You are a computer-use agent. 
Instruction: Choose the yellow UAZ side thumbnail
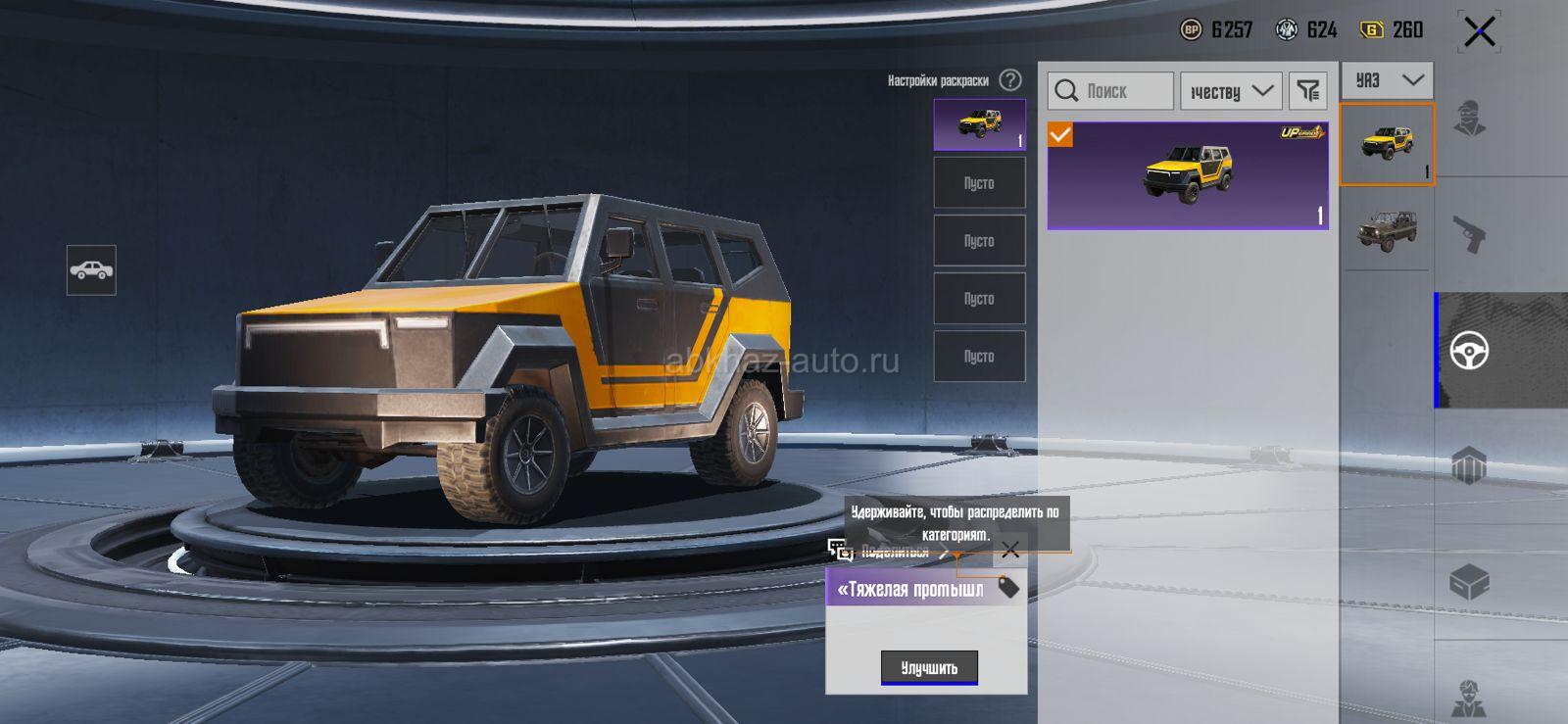[1387, 145]
